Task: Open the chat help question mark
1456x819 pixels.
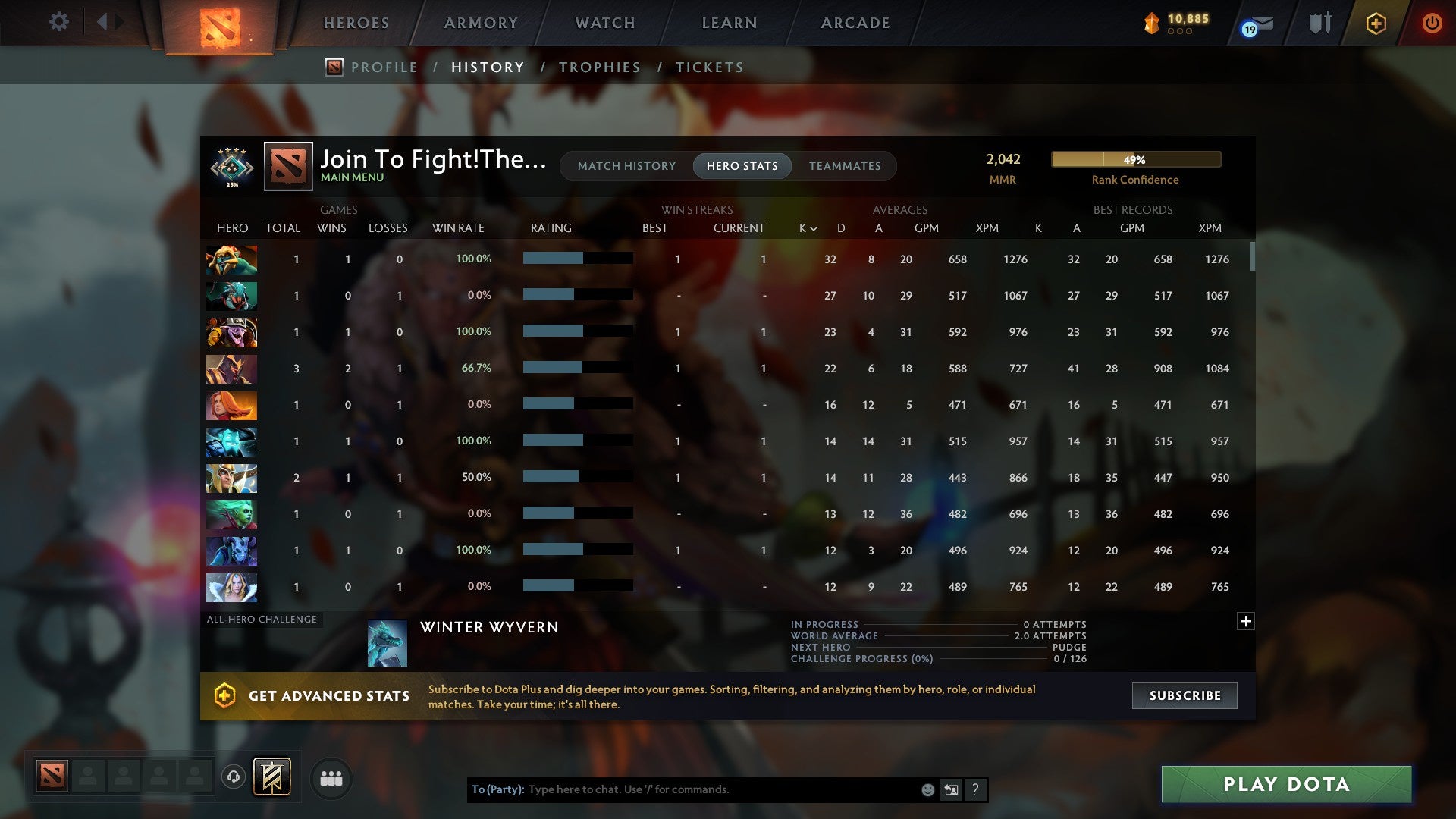Action: pos(976,789)
